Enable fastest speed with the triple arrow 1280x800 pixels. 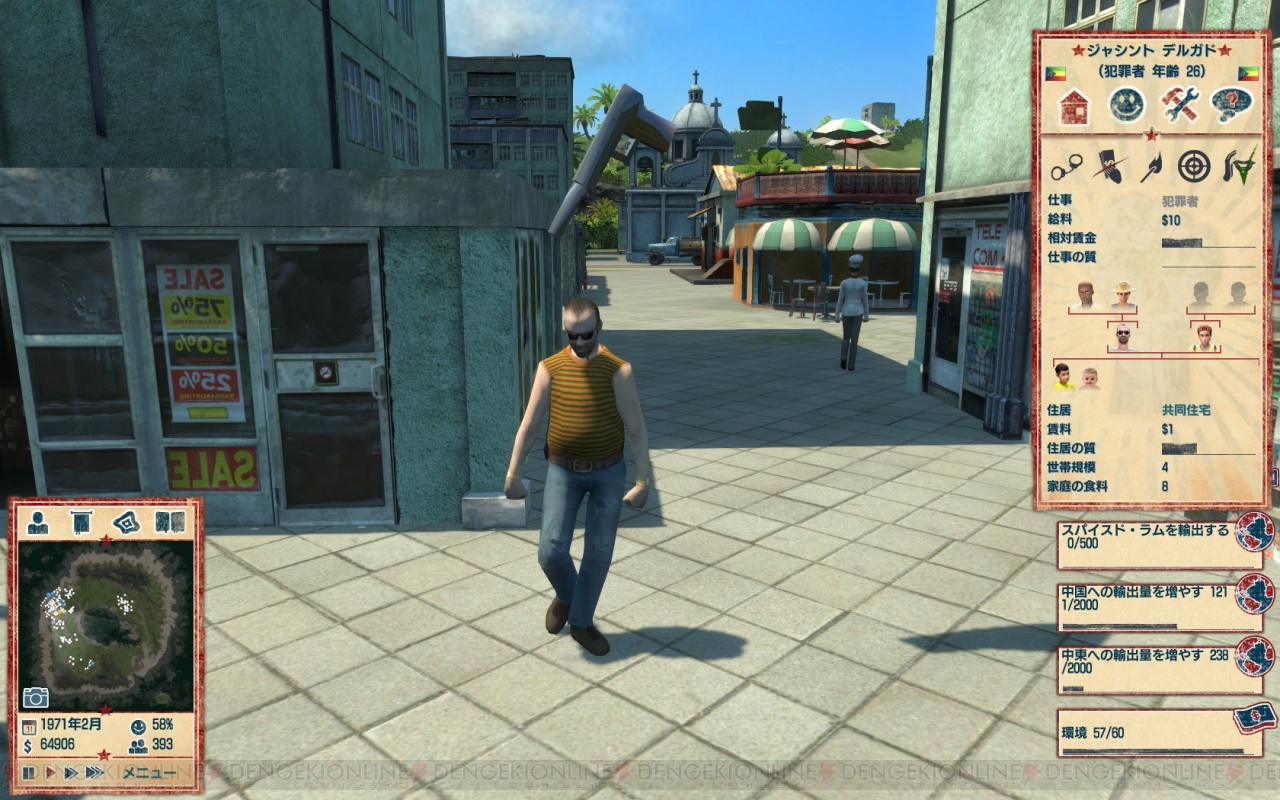93,773
